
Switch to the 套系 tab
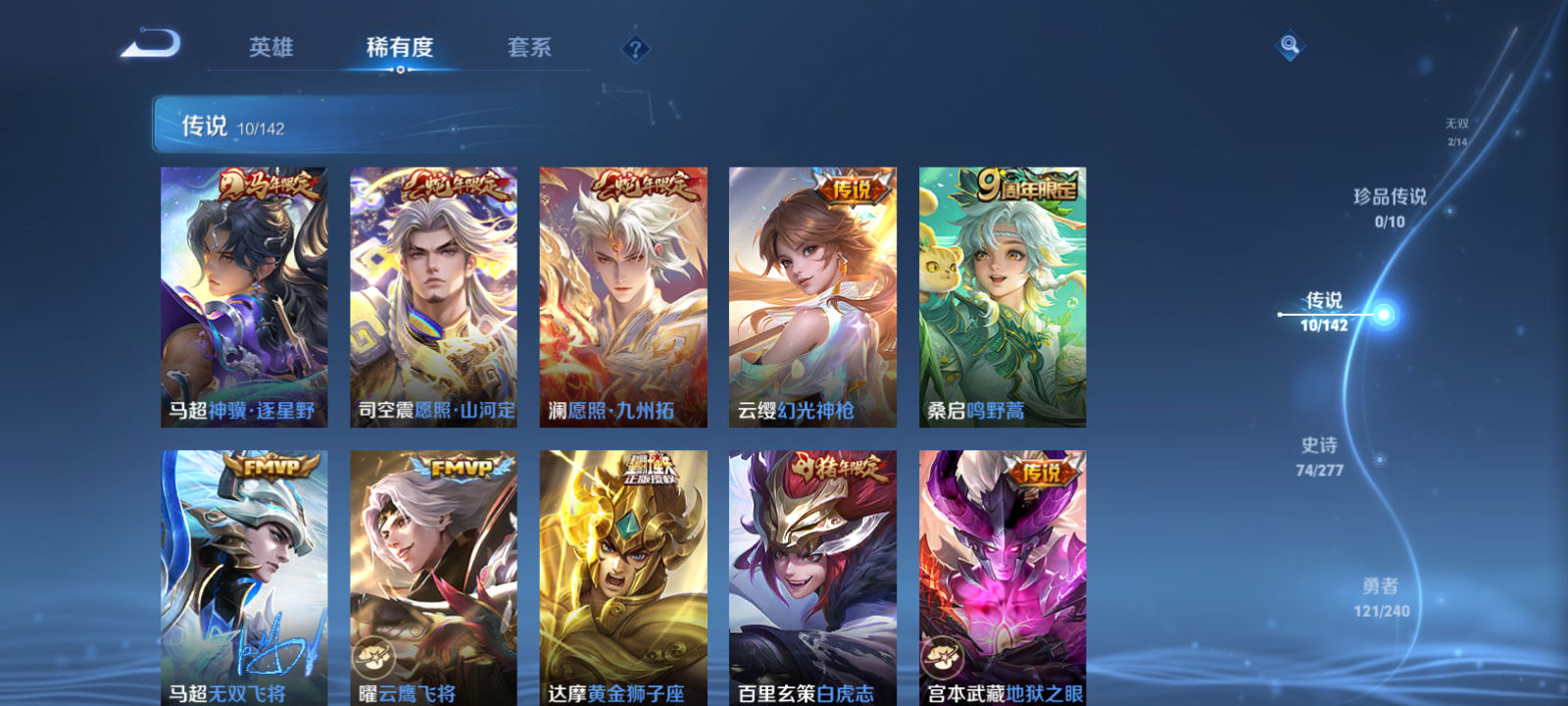coord(528,47)
